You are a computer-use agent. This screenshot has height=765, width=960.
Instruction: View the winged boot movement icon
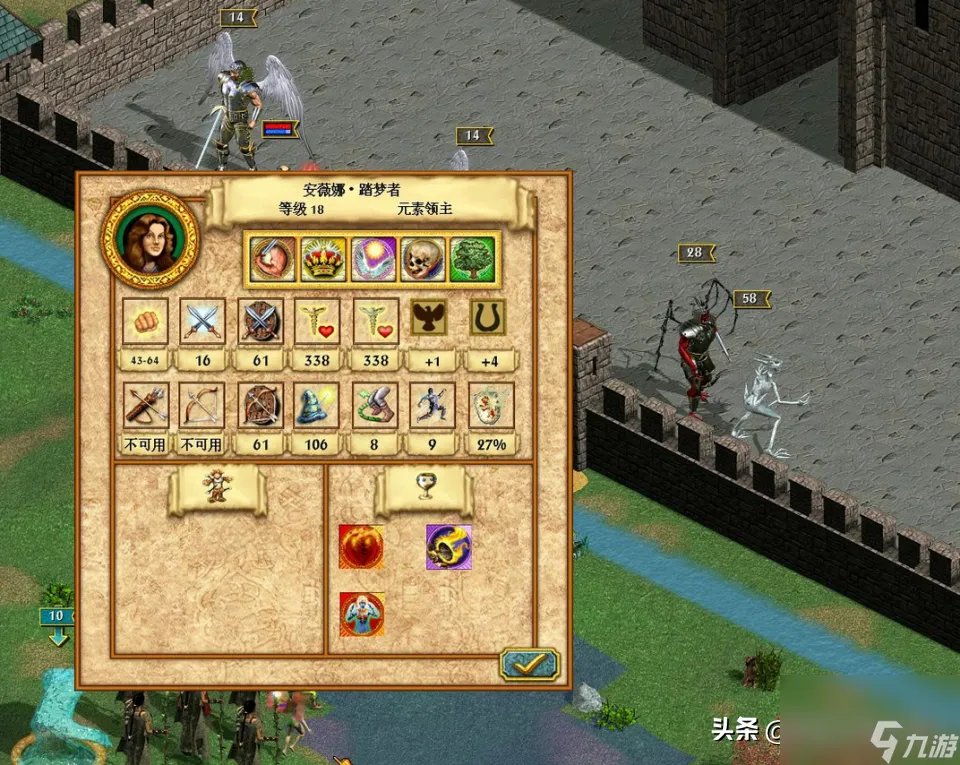pos(376,406)
